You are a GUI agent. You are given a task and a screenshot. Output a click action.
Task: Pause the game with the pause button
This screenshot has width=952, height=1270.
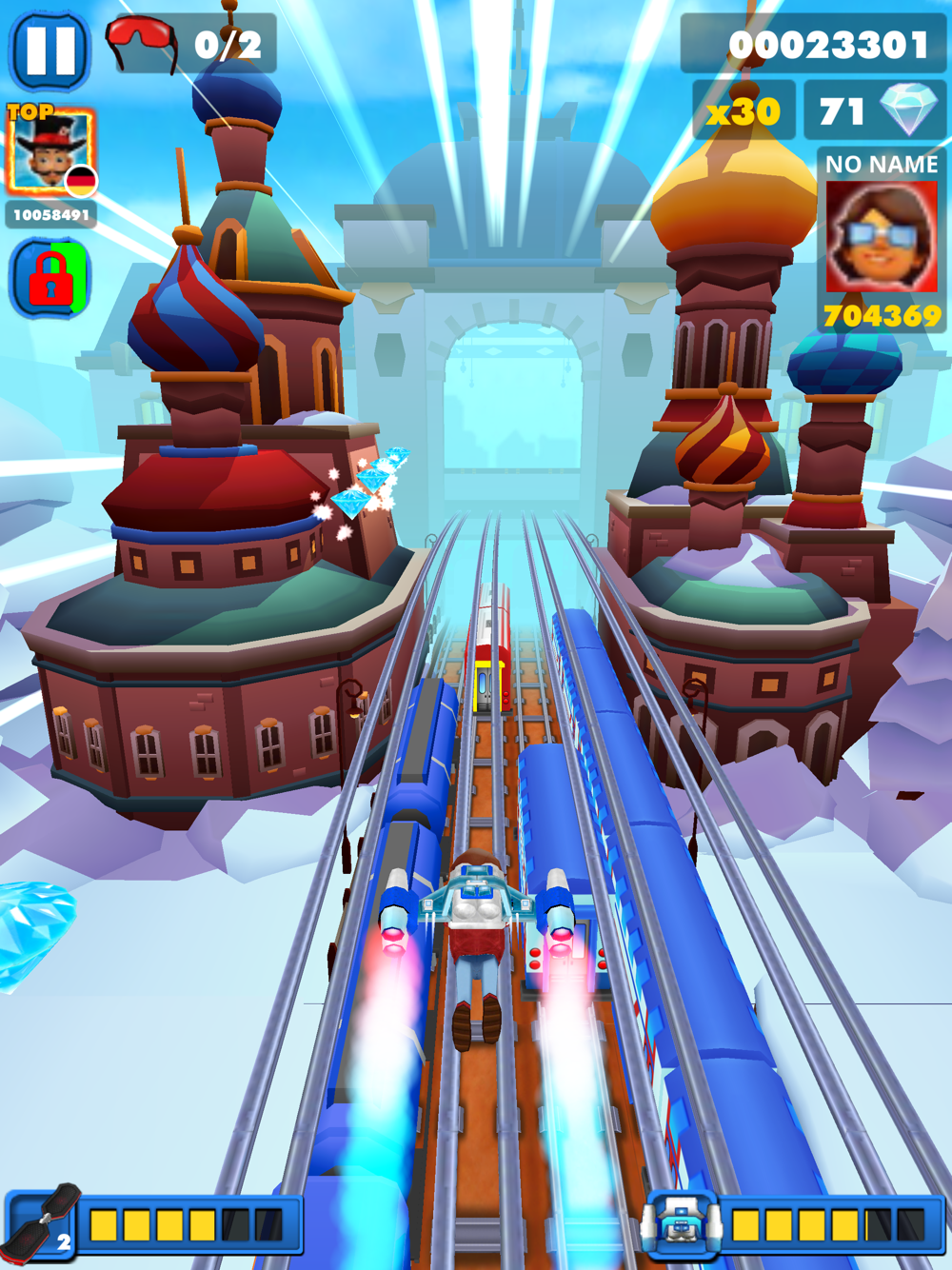[50, 49]
